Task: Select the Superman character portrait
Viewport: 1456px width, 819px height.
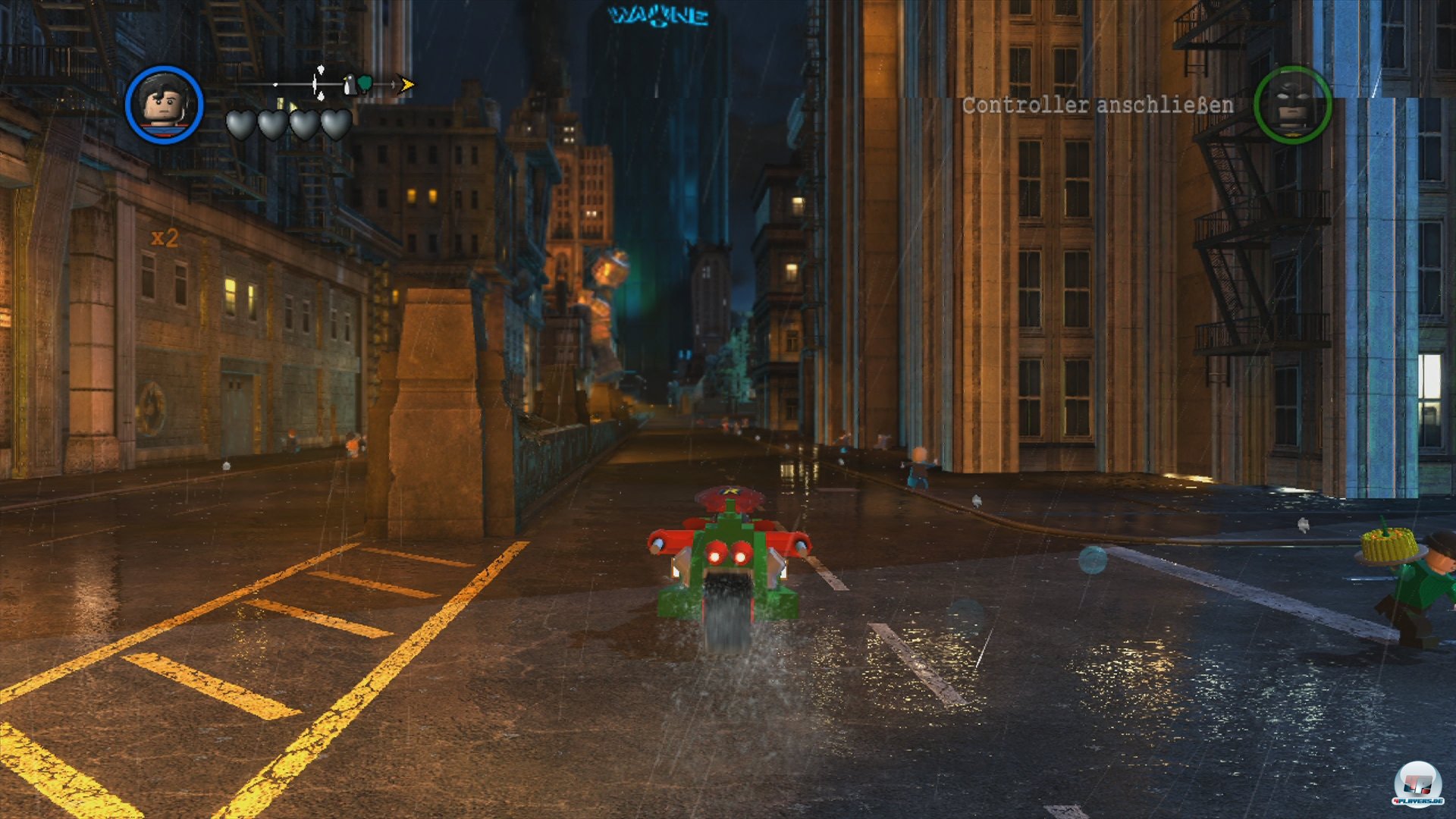Action: click(165, 106)
